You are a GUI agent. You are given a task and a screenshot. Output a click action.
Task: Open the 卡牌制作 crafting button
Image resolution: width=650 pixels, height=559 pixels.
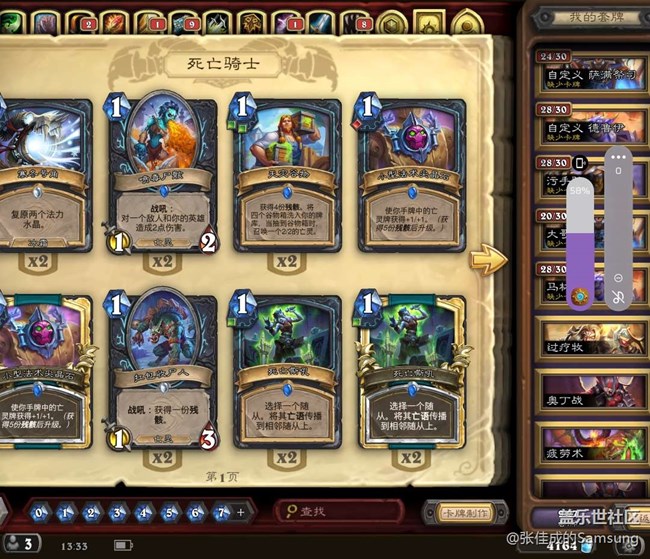coord(458,513)
